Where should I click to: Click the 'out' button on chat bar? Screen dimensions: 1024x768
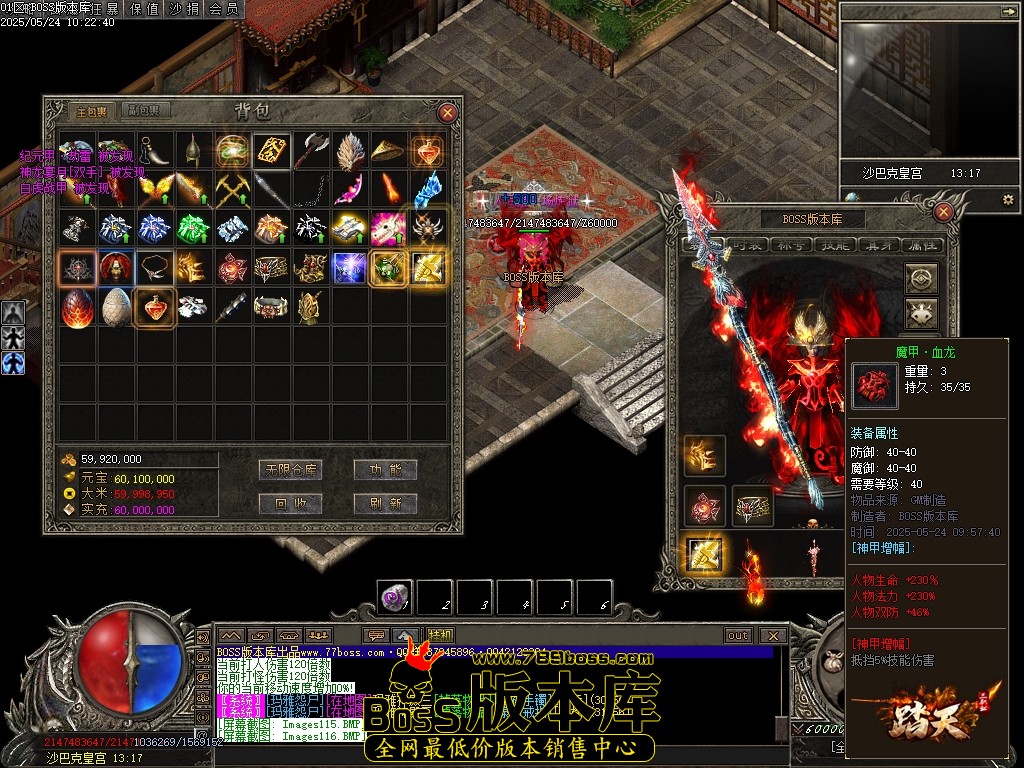738,636
